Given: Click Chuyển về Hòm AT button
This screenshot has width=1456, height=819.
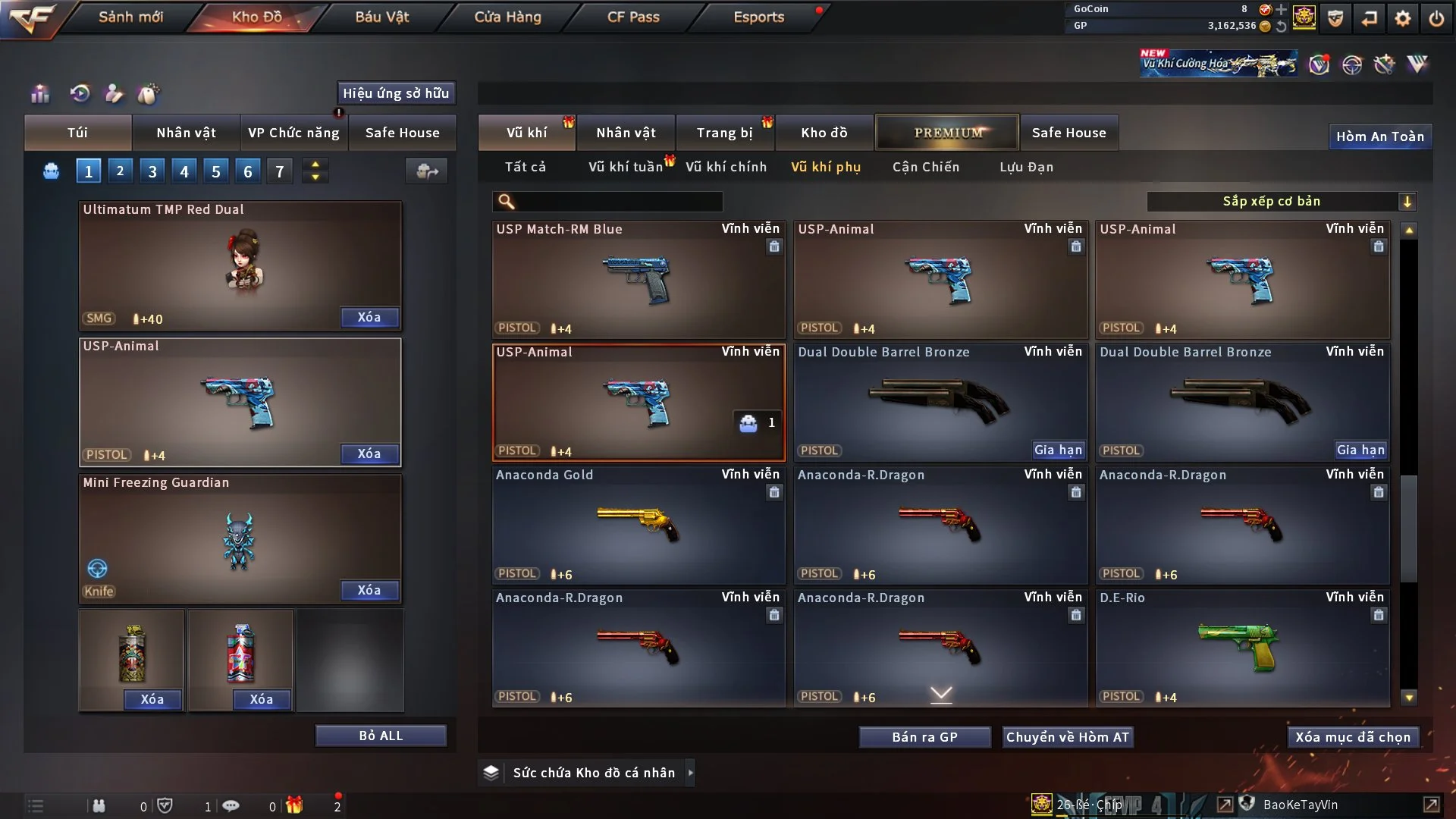Looking at the screenshot, I should 1067,737.
